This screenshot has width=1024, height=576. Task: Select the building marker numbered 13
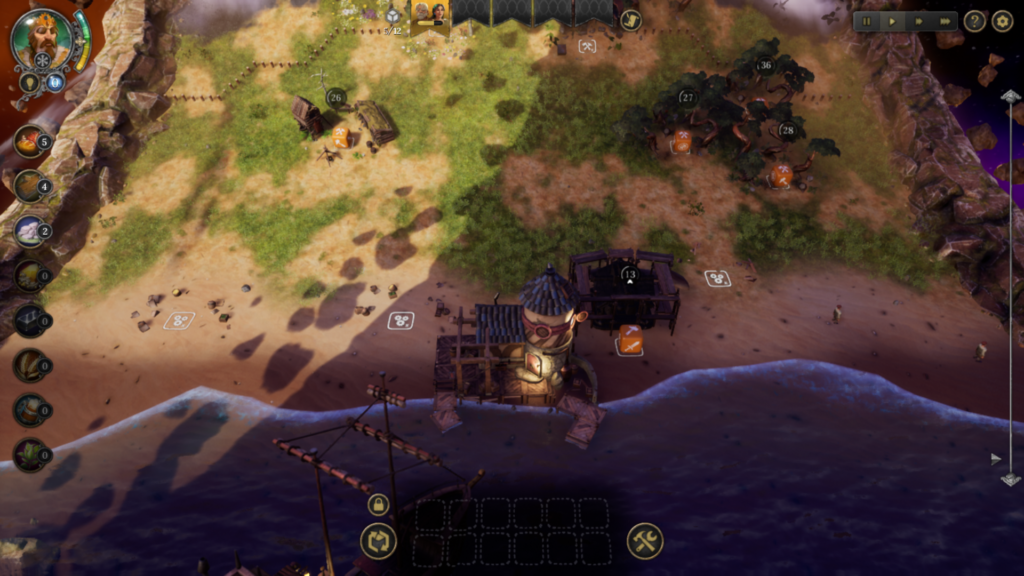pos(629,273)
